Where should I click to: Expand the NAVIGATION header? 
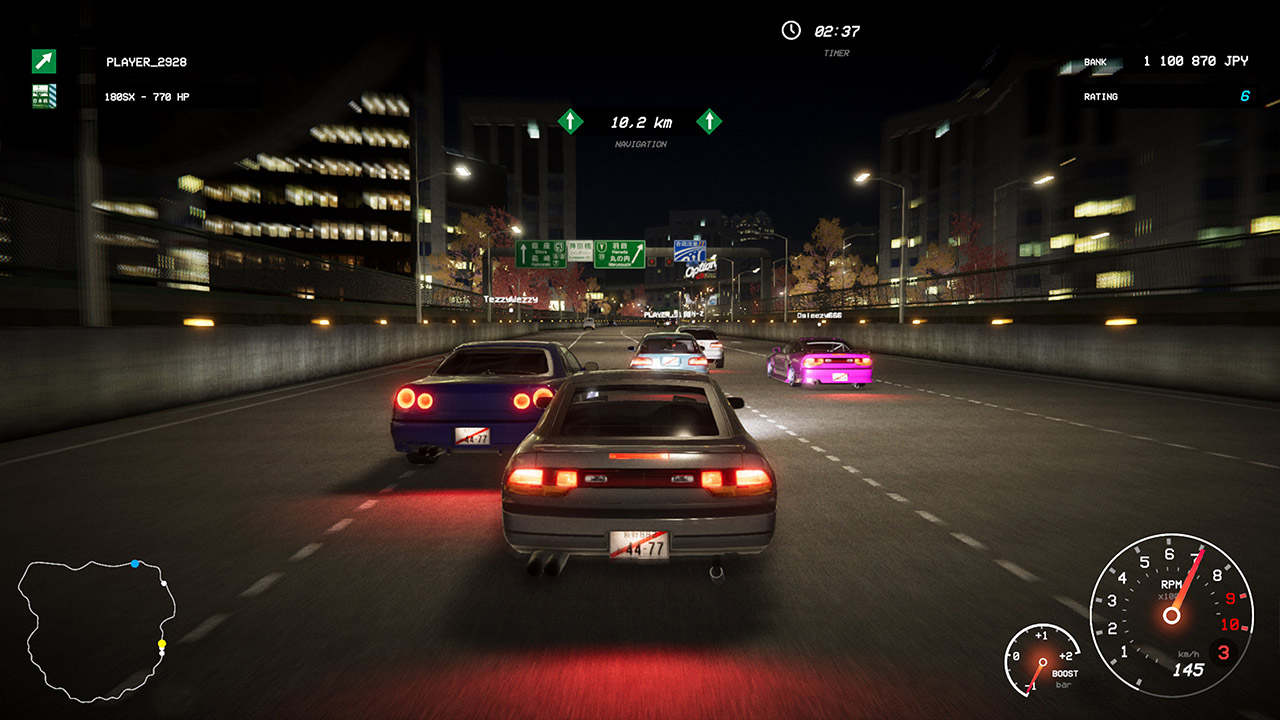[x=641, y=145]
